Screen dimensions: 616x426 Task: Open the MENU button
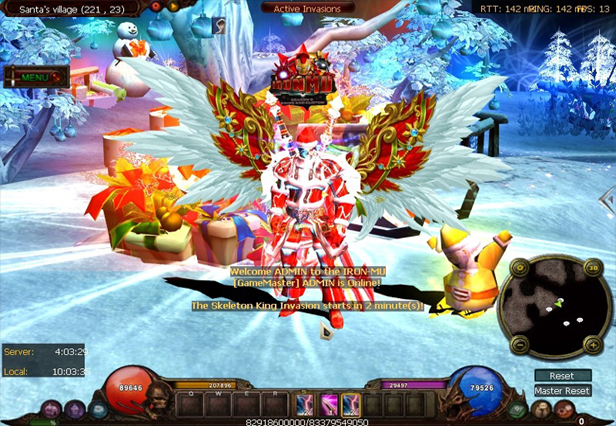pos(35,76)
